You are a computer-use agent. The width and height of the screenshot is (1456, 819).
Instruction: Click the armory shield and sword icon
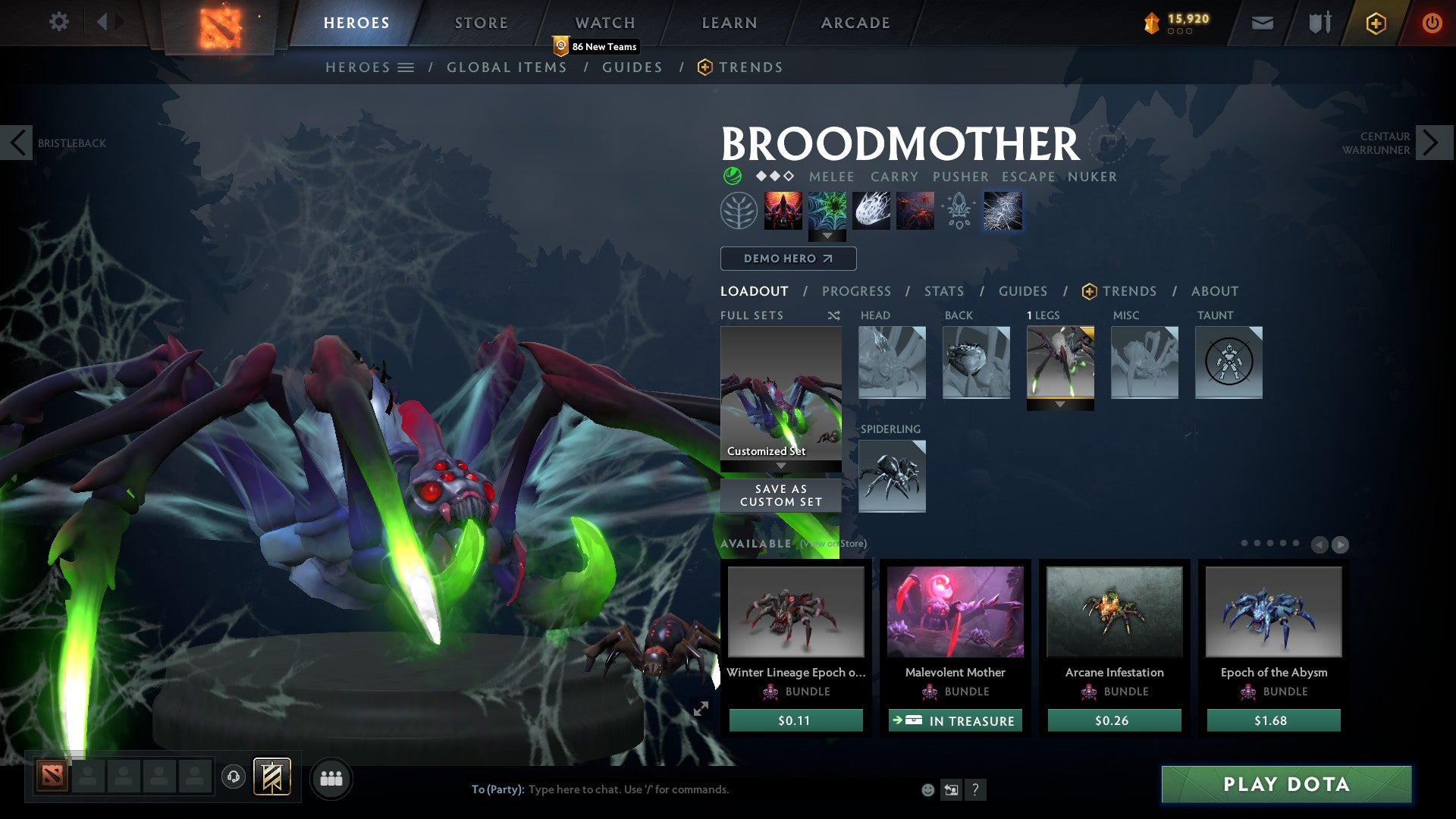[x=1319, y=23]
